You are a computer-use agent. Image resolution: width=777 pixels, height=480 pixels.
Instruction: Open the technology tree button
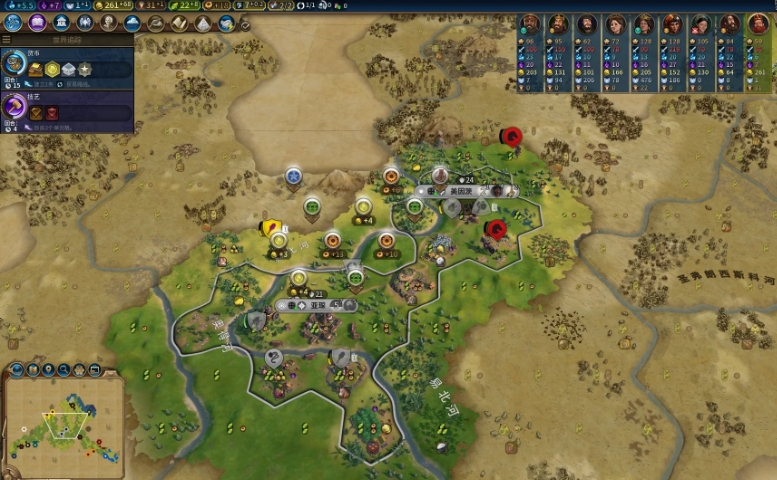(13, 23)
